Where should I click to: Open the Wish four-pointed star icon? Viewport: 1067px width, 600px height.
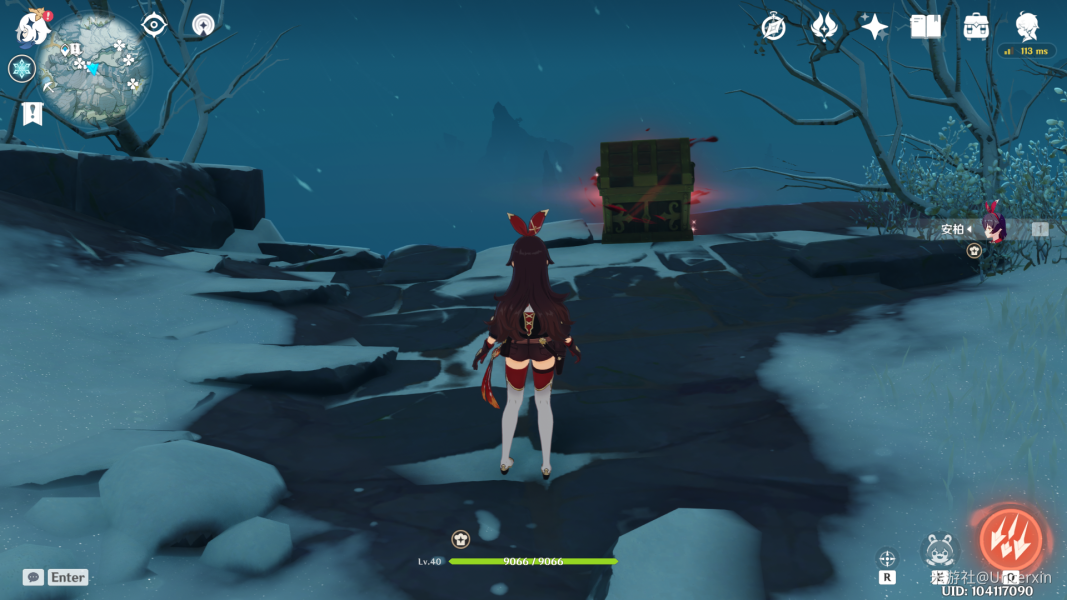click(875, 27)
